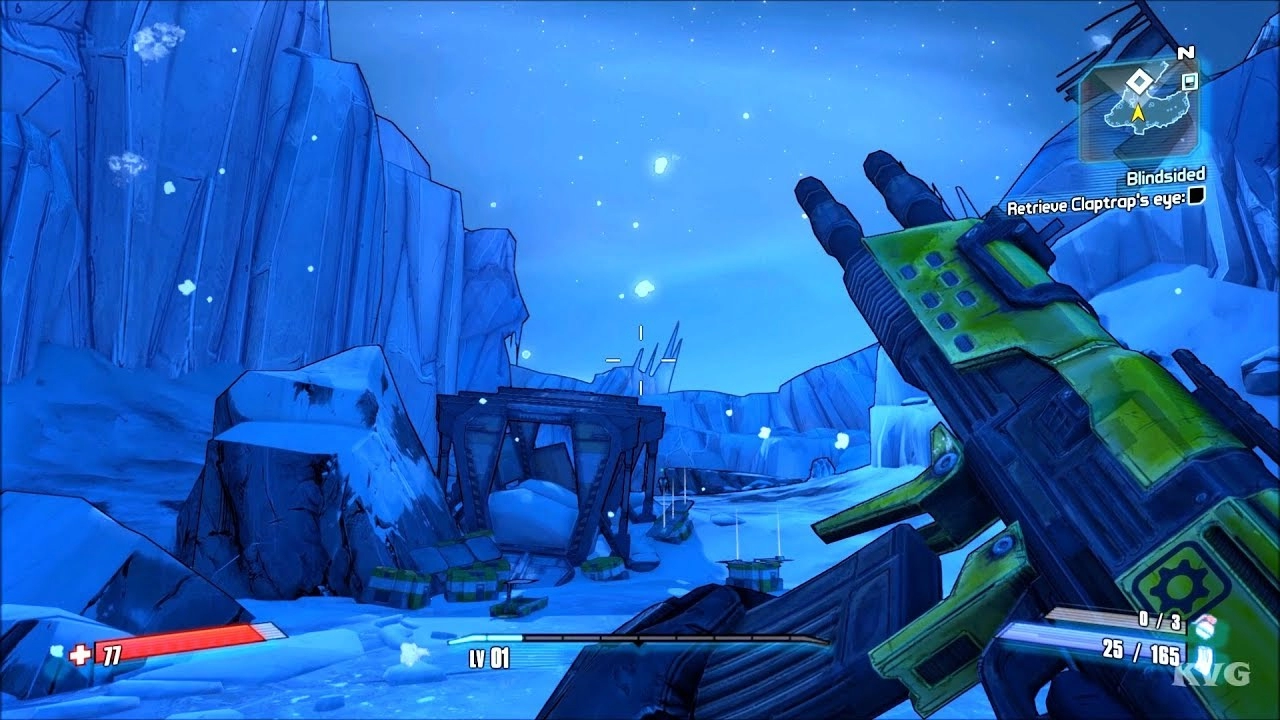Click the Retrieve Claptrap's eye objective checkbox
The width and height of the screenshot is (1280, 720).
pyautogui.click(x=1195, y=198)
